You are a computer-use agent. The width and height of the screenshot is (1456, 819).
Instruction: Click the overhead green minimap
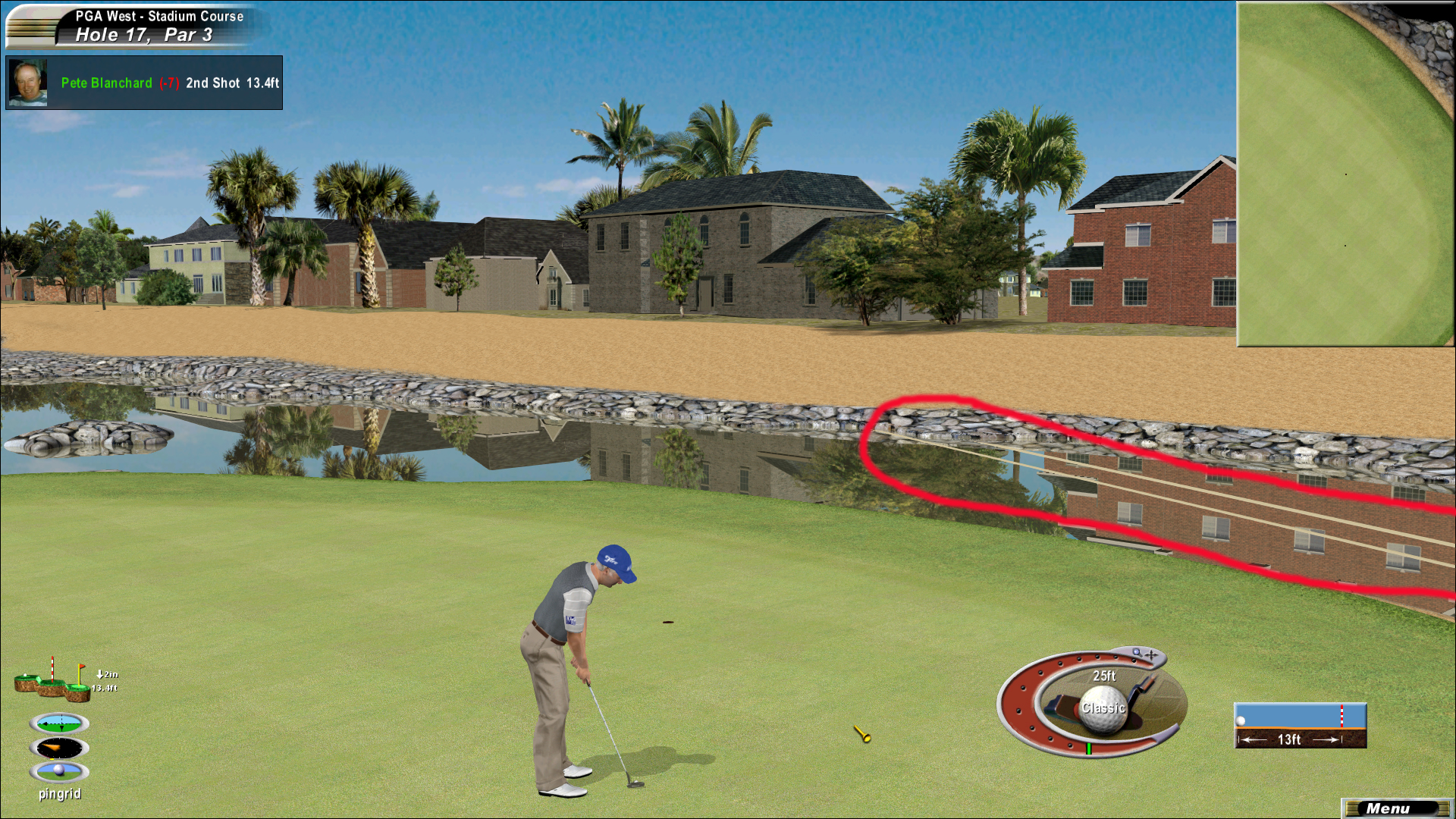coord(1345,174)
